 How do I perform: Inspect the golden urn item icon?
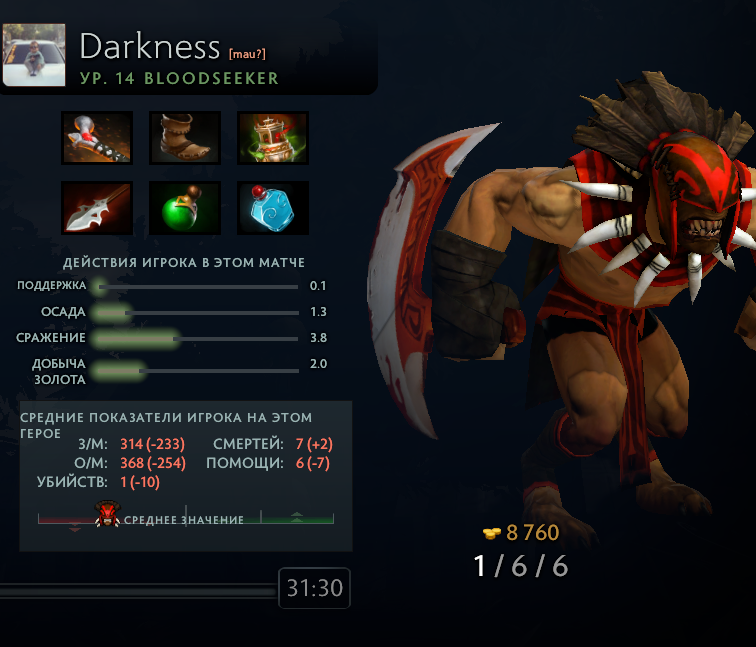[x=273, y=138]
